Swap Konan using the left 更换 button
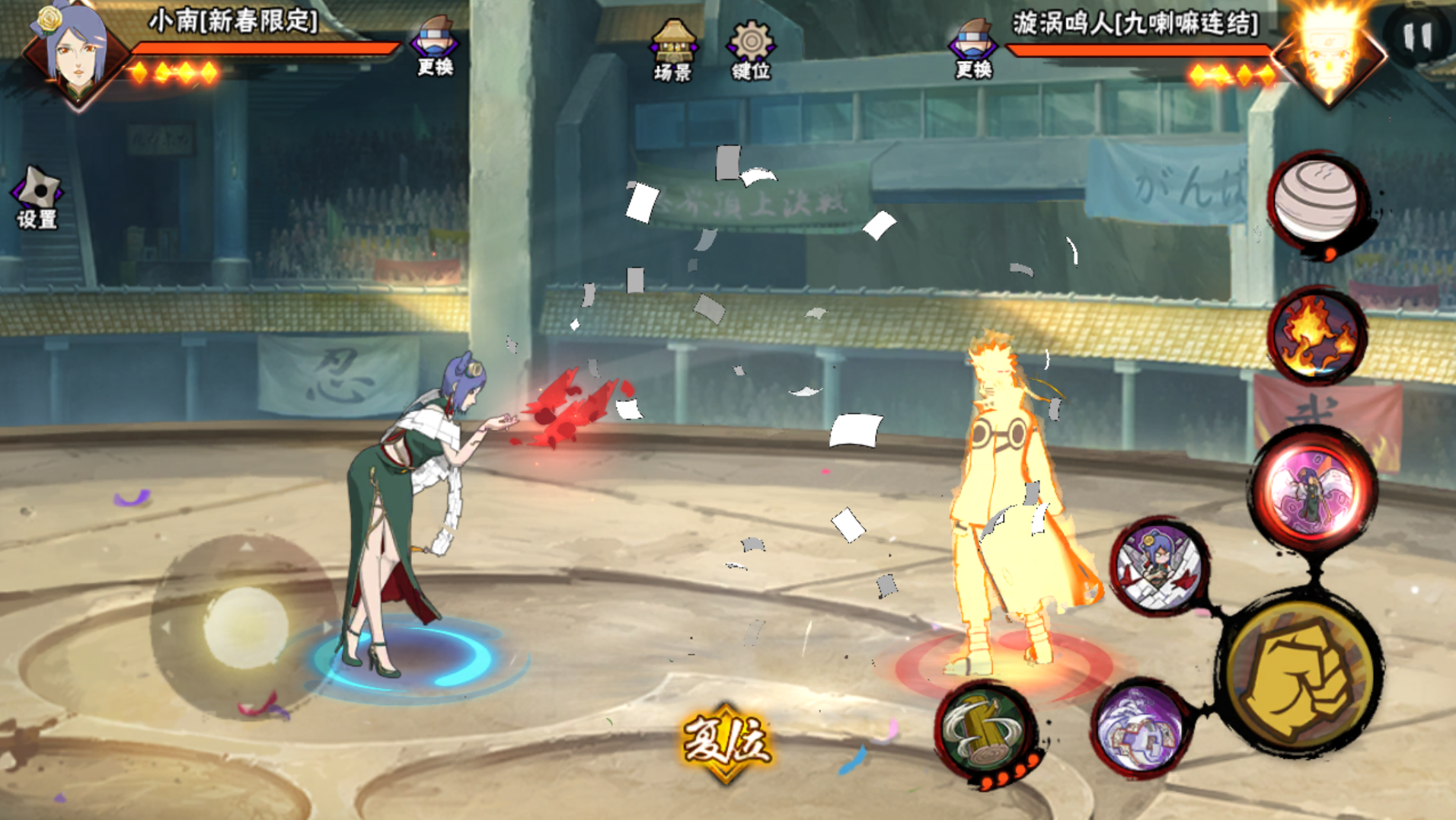Image resolution: width=1456 pixels, height=820 pixels. point(435,47)
